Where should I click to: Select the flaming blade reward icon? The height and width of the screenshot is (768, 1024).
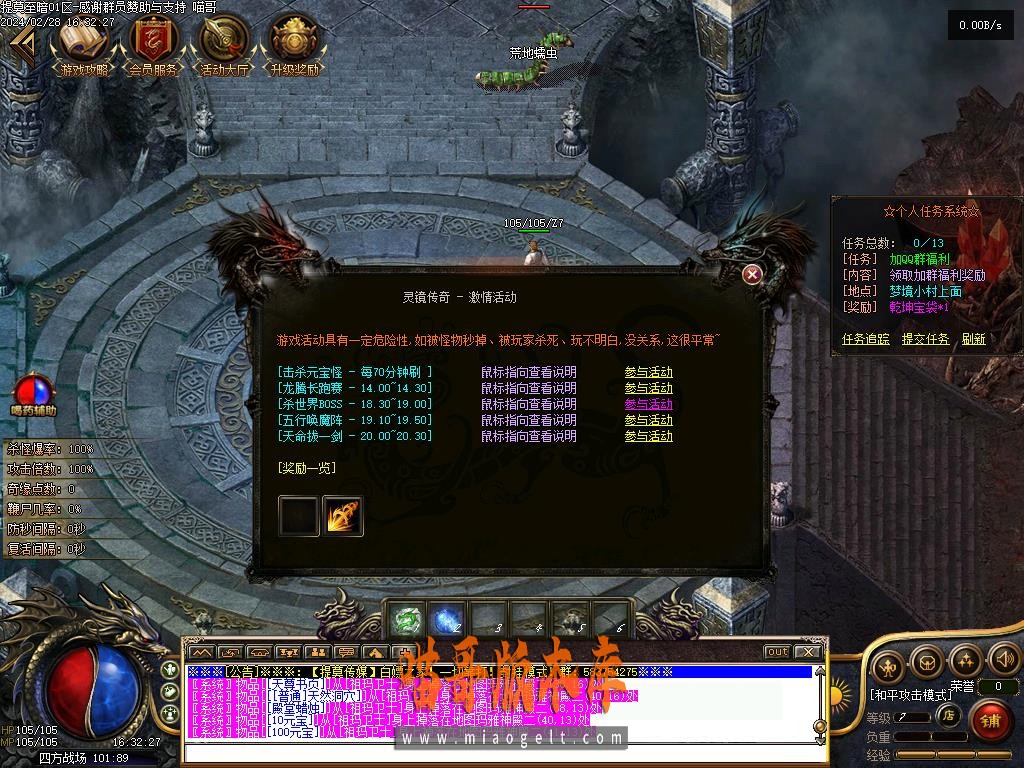tap(343, 516)
